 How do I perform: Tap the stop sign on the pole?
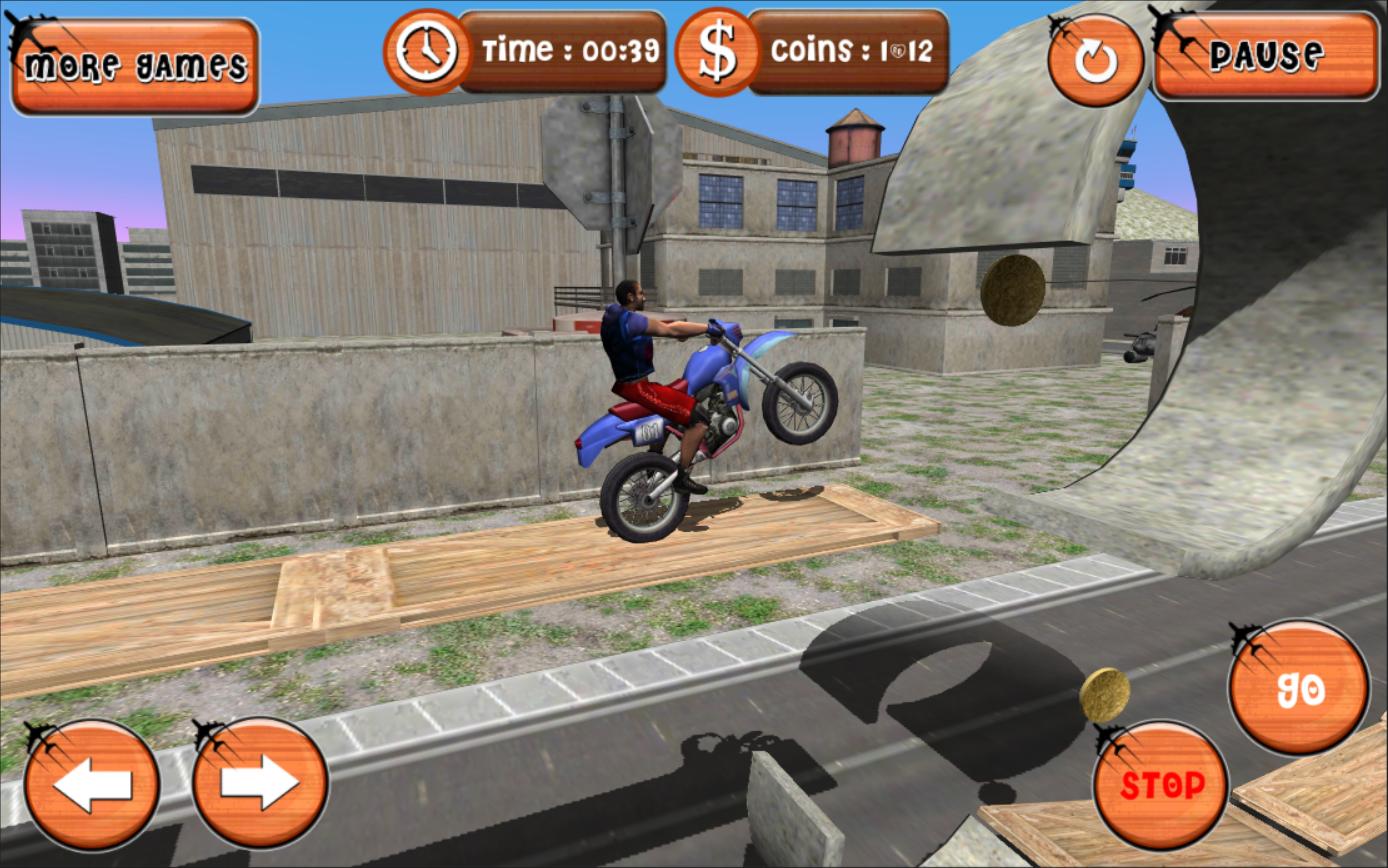(x=597, y=170)
